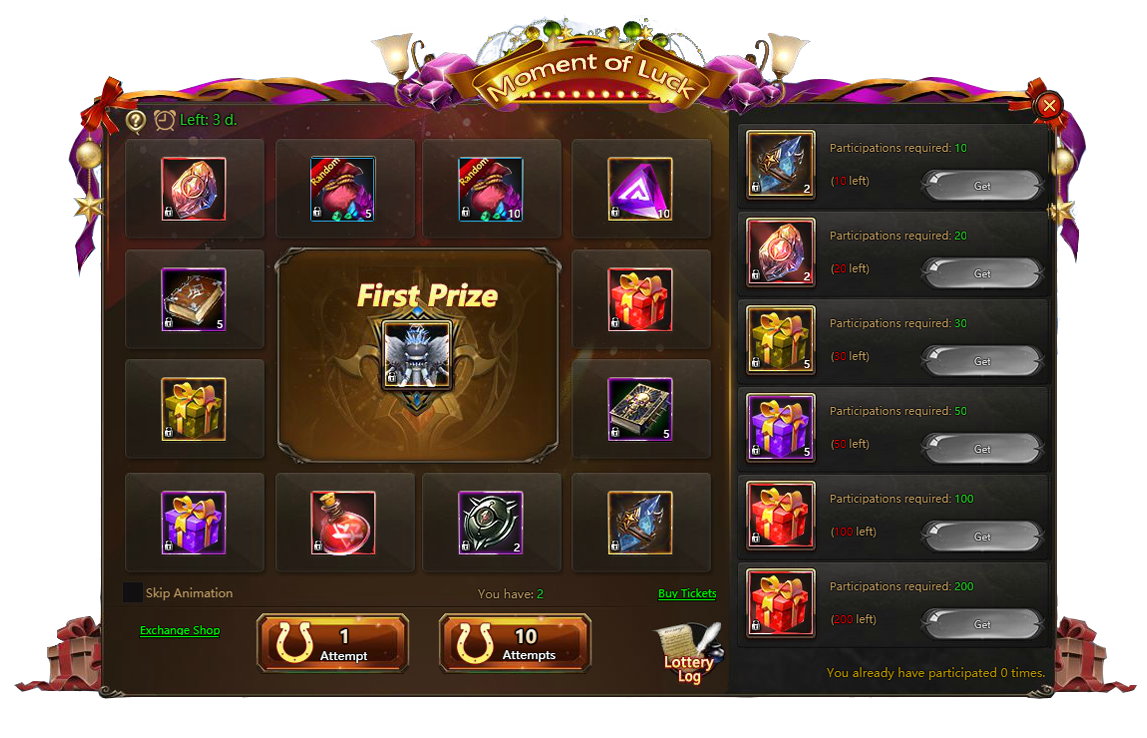Select the random pouch prize with 10

coord(491,189)
